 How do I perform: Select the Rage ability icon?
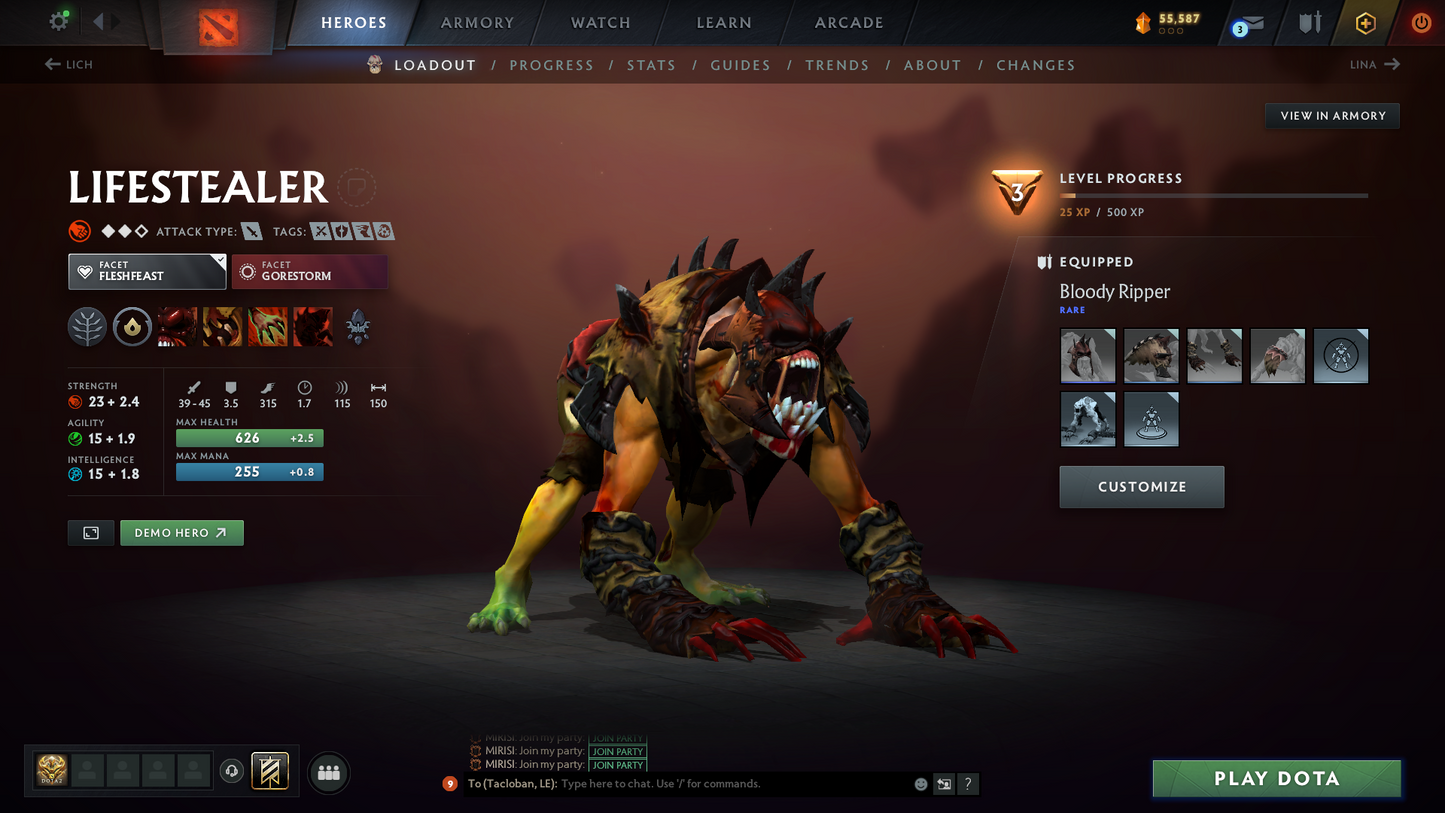coord(176,326)
